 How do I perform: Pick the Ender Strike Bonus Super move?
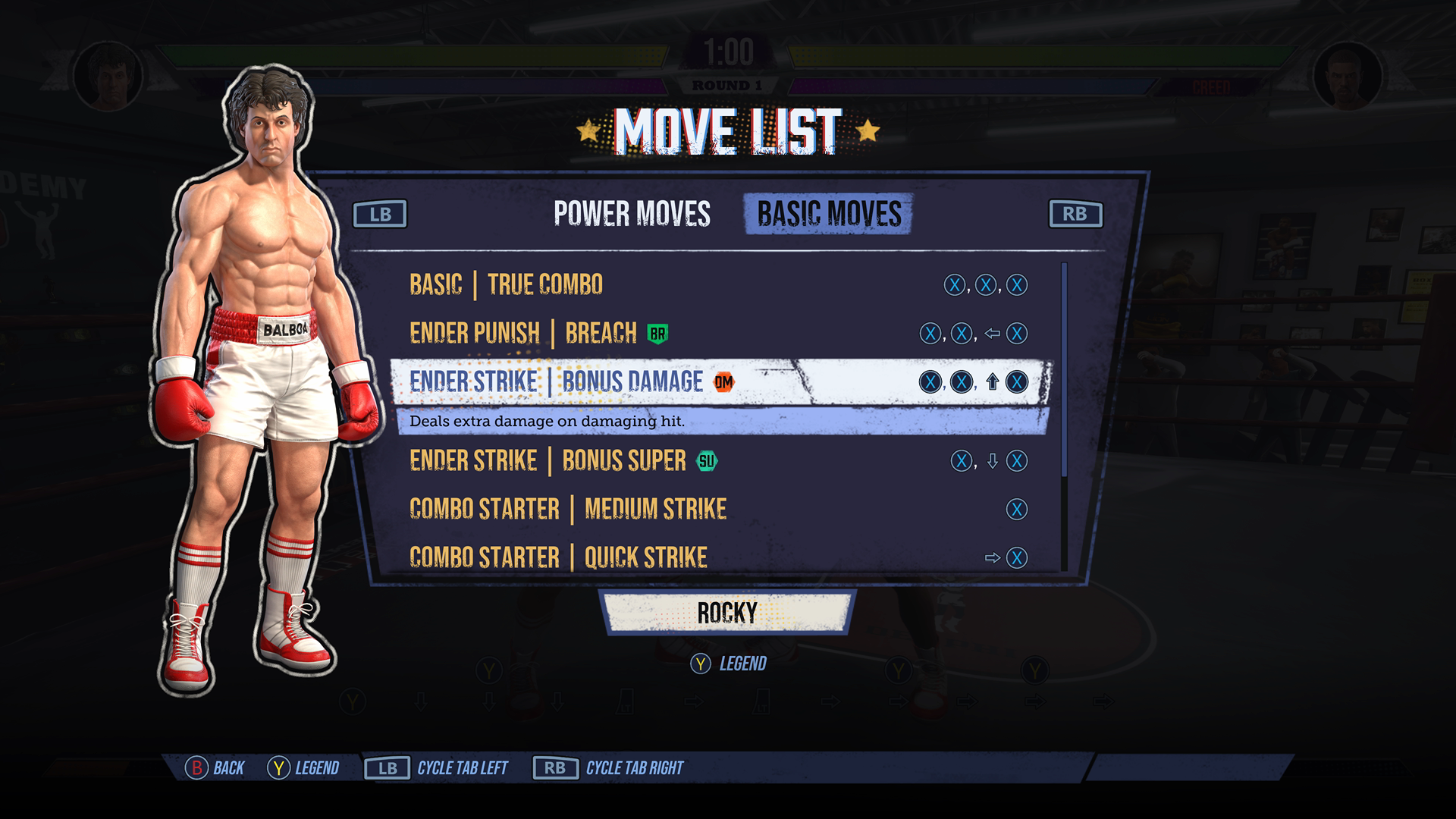pyautogui.click(x=548, y=461)
